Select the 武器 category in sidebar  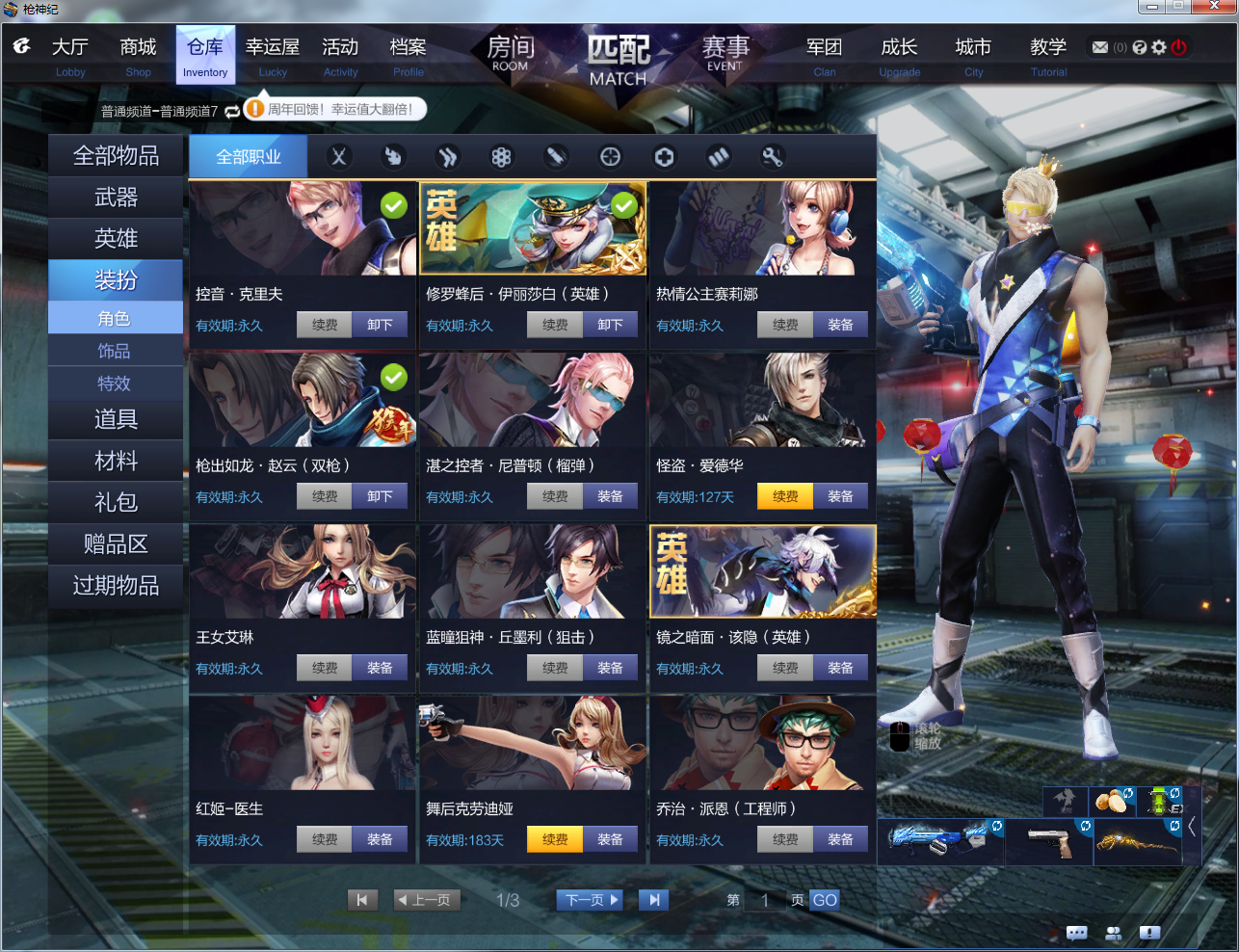point(116,198)
